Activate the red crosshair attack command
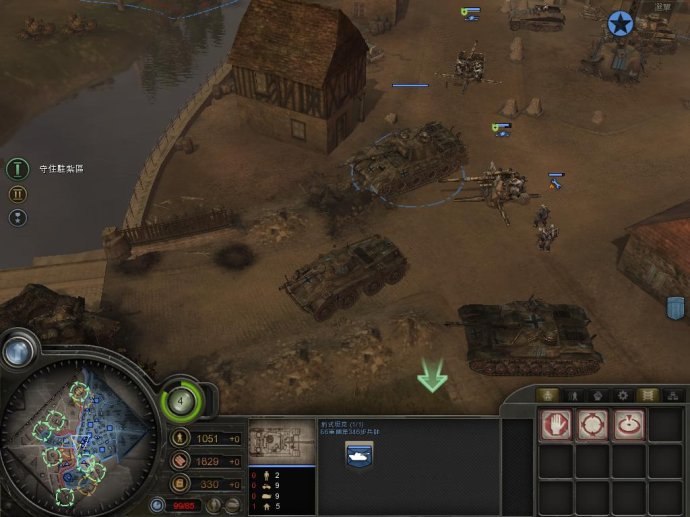The width and height of the screenshot is (690, 517). [592, 425]
